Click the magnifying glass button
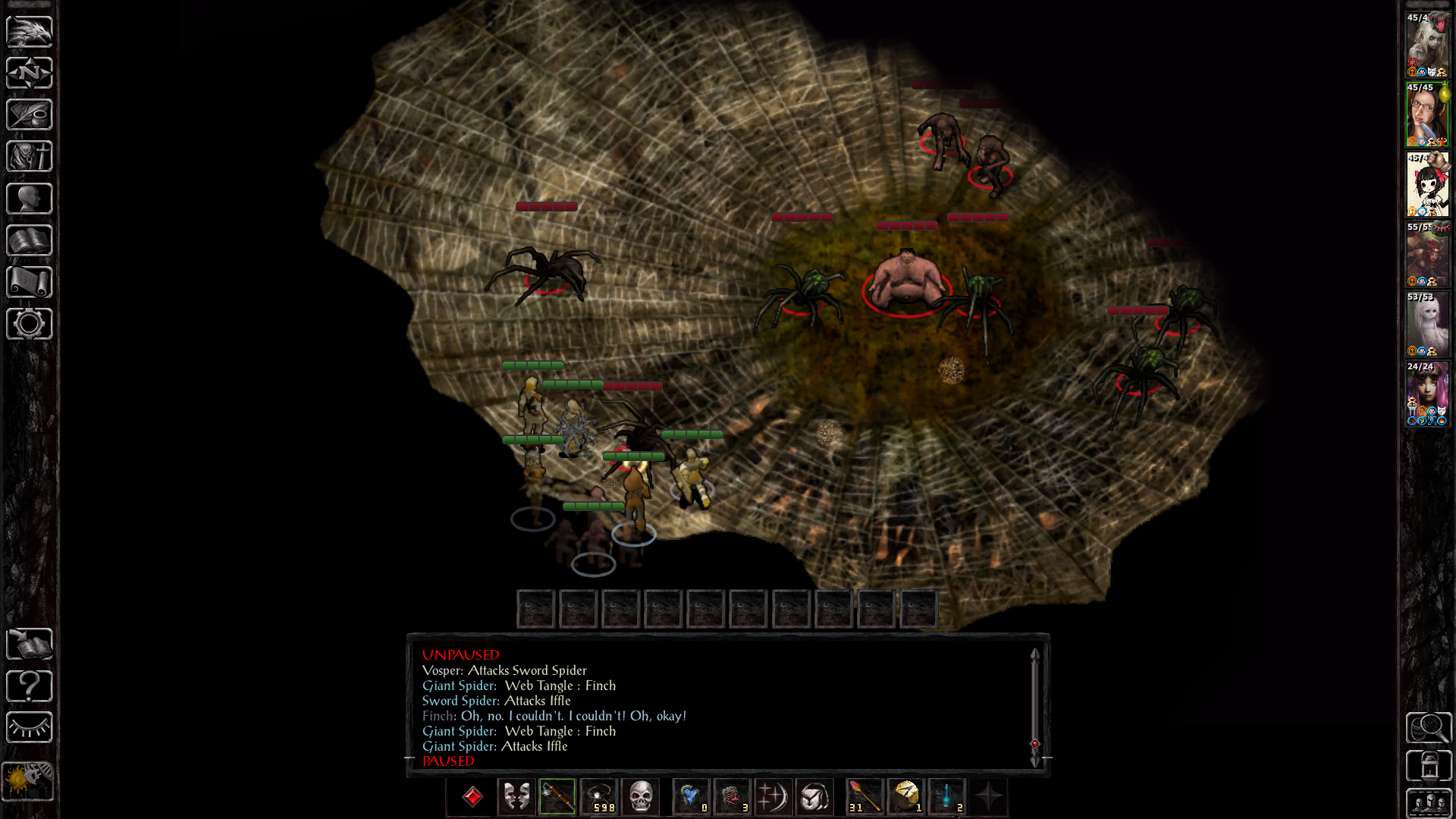The height and width of the screenshot is (819, 1456). 1429,728
